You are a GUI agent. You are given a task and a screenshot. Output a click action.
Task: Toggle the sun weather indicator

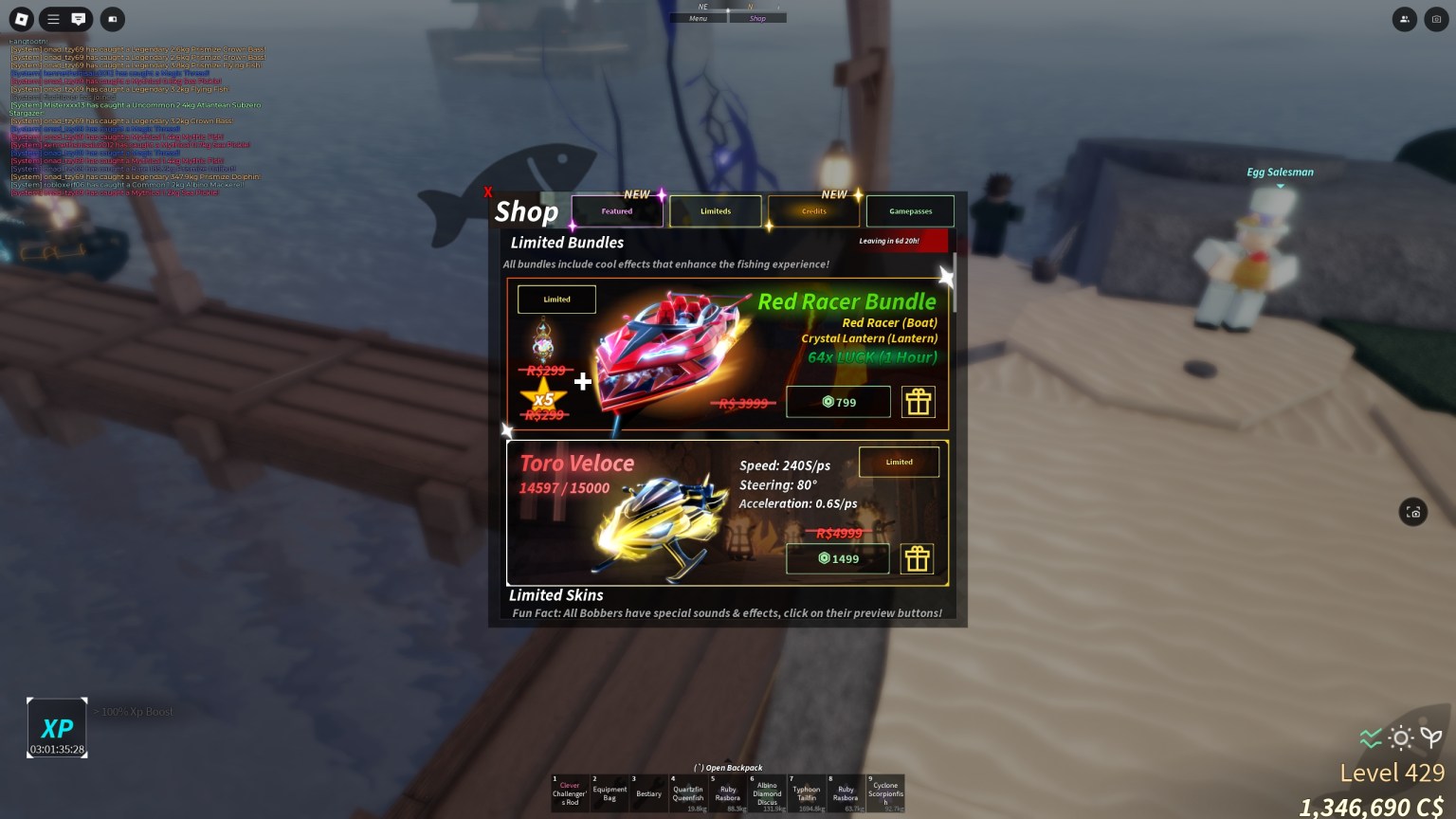1400,737
